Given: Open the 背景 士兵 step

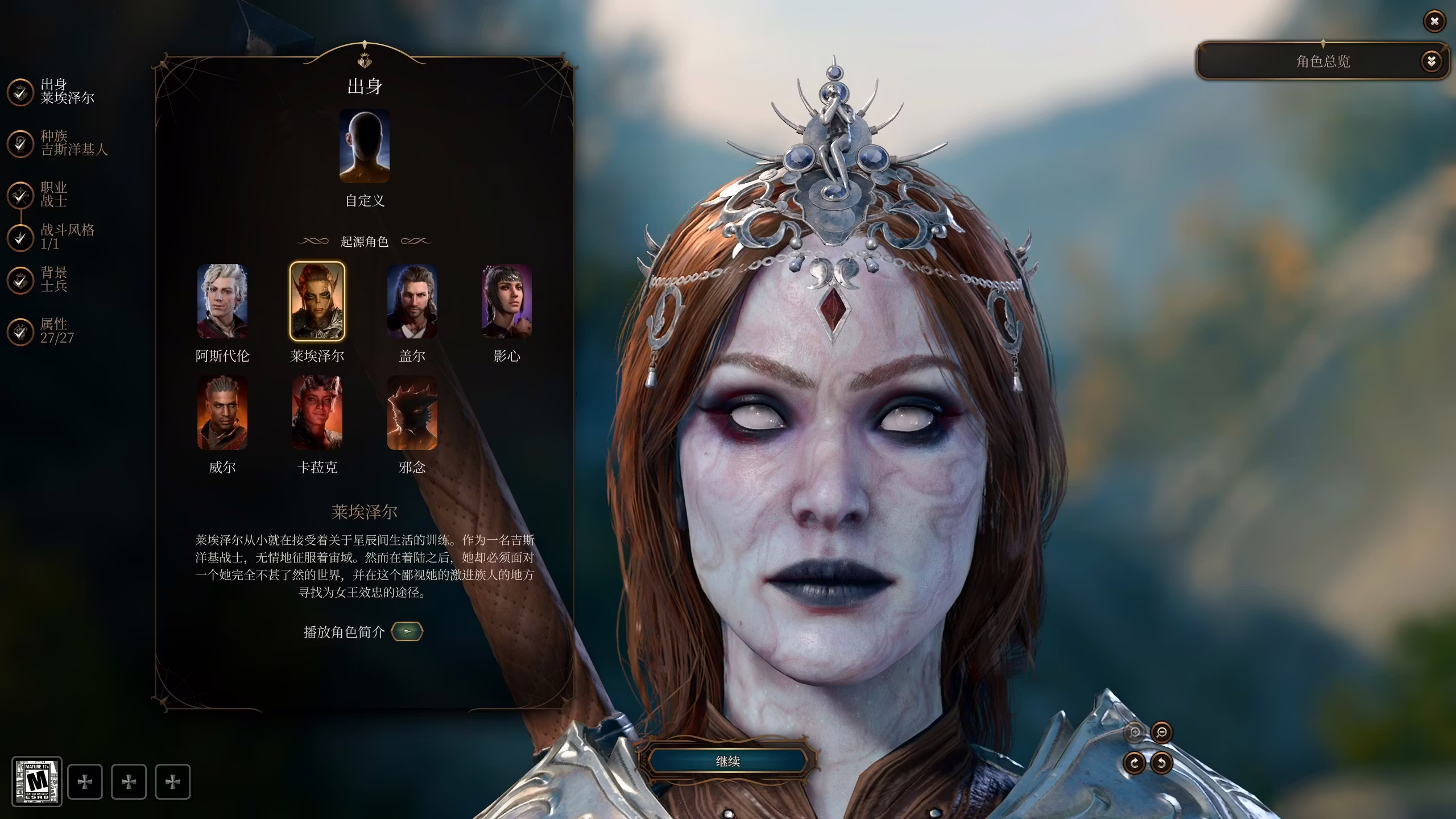Looking at the screenshot, I should (20, 280).
